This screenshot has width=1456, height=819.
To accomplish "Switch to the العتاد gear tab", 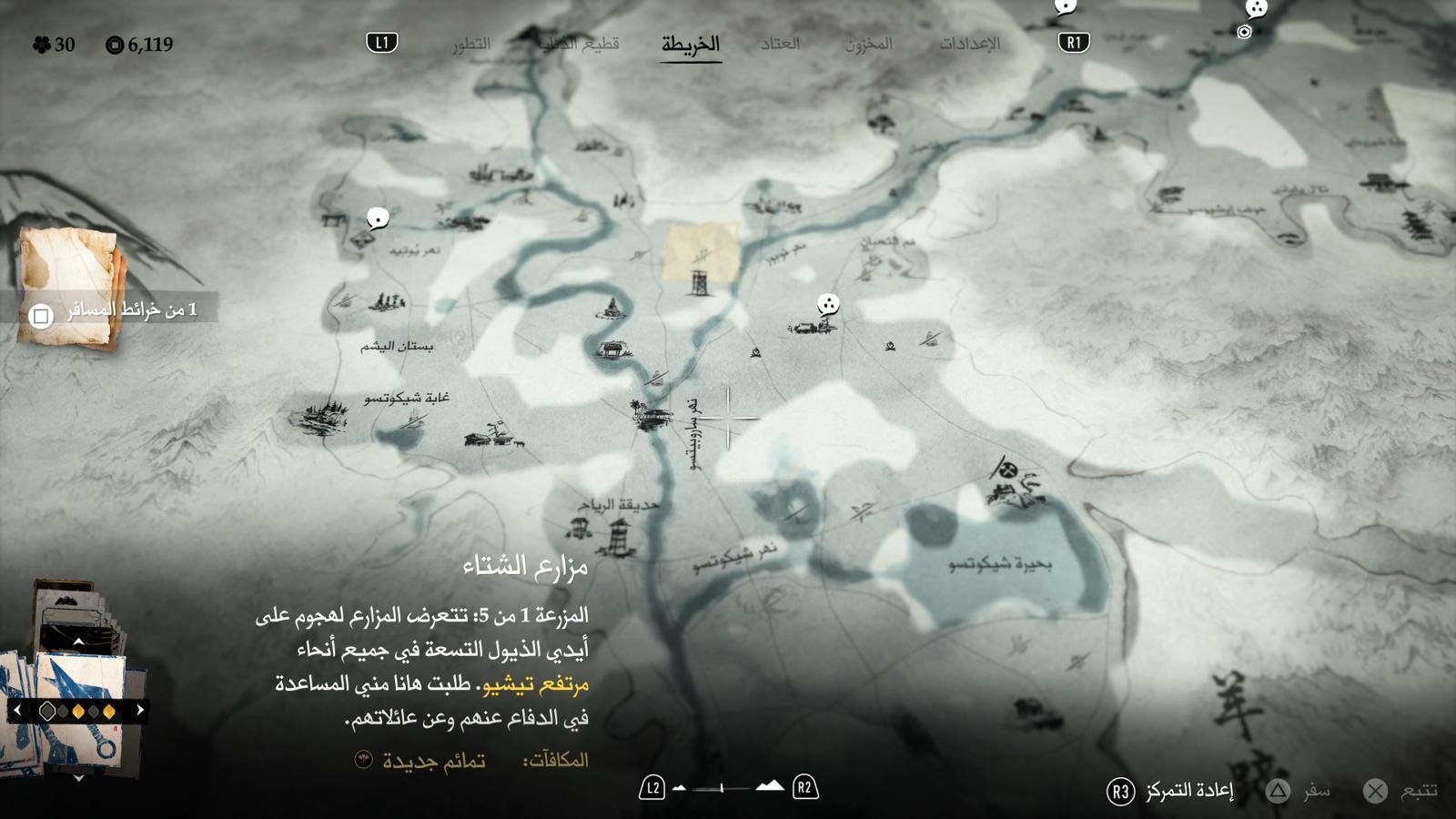I will [780, 44].
